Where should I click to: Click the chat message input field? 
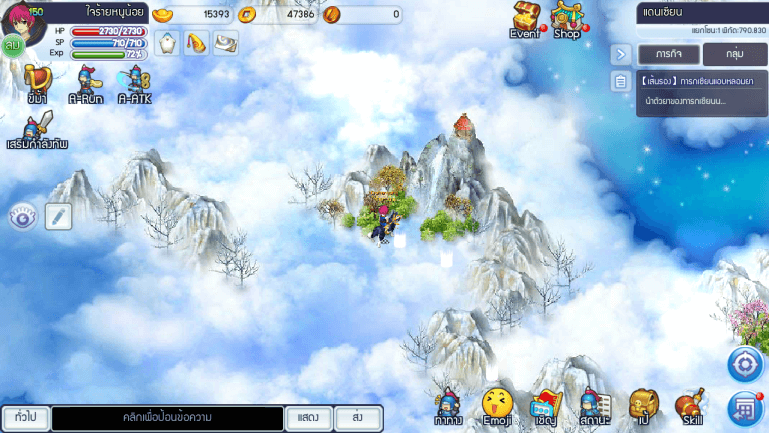pyautogui.click(x=167, y=417)
